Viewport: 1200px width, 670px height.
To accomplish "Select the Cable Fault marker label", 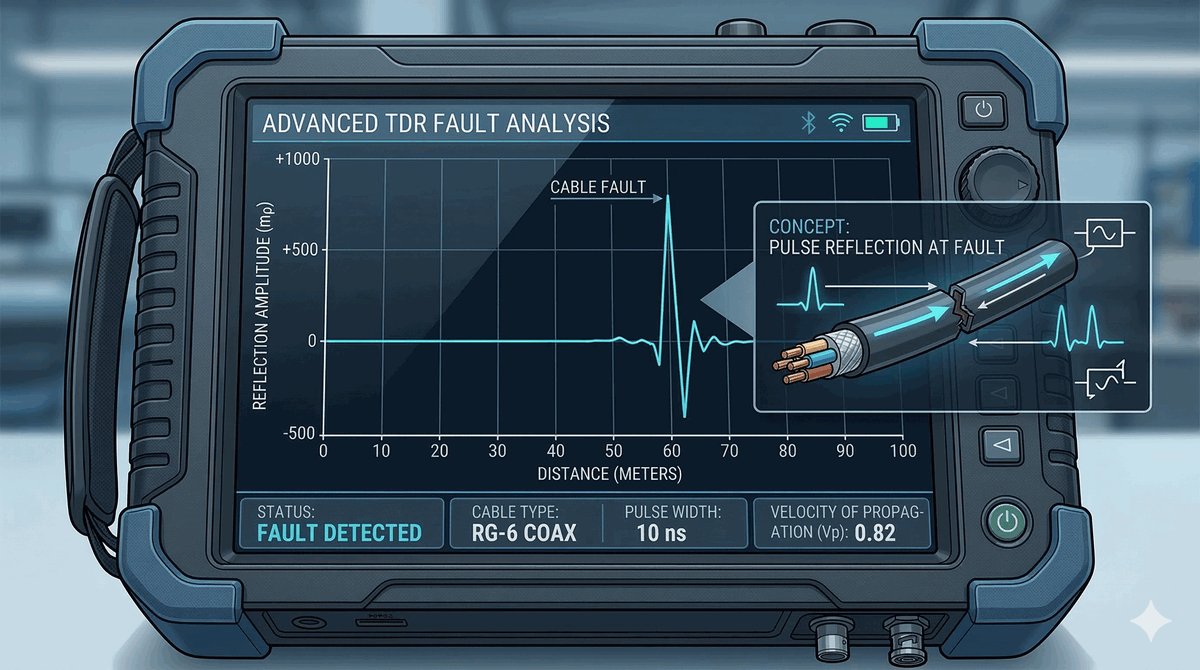I will [x=598, y=186].
